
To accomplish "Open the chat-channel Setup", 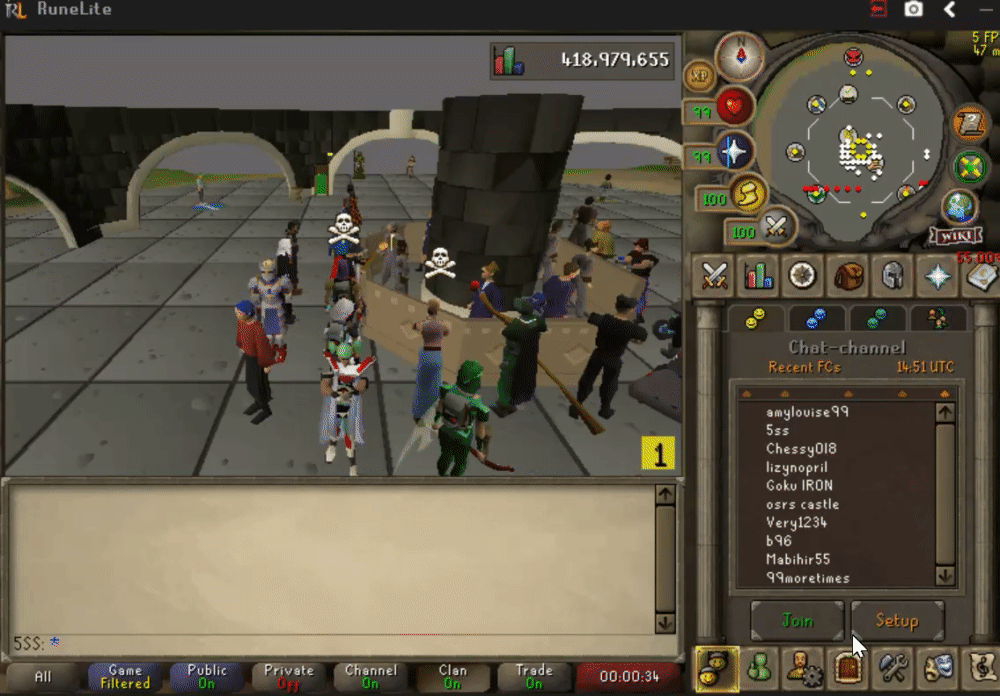I will click(897, 621).
